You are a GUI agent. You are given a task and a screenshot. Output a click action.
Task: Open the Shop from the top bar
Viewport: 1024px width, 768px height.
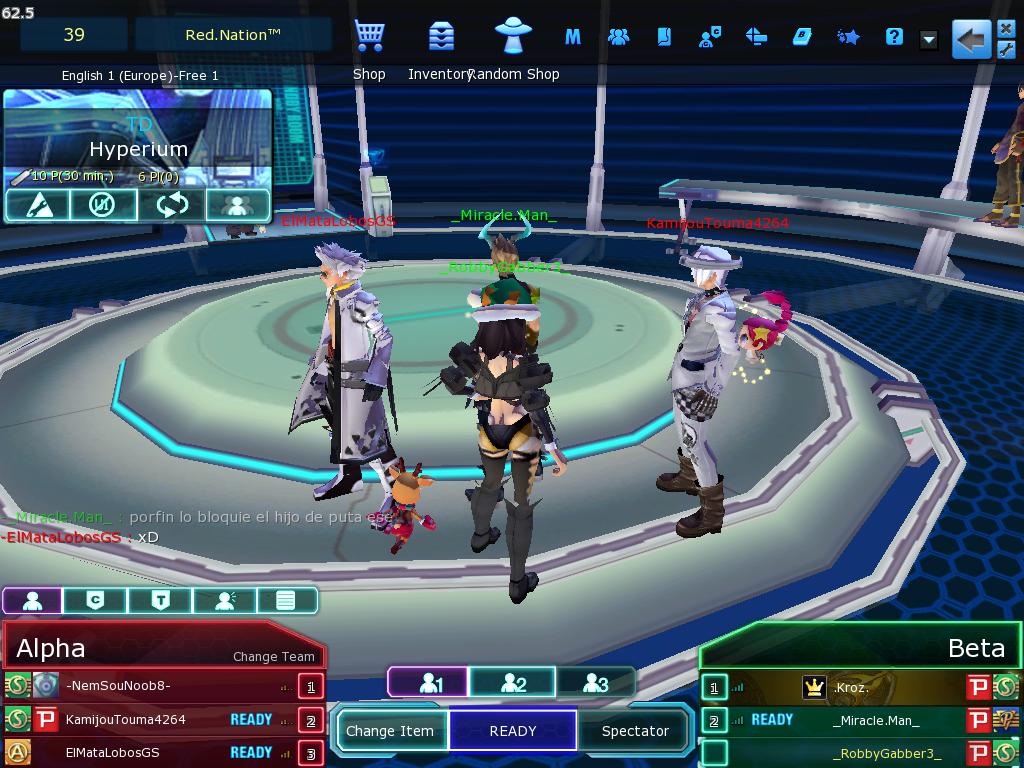coord(369,38)
